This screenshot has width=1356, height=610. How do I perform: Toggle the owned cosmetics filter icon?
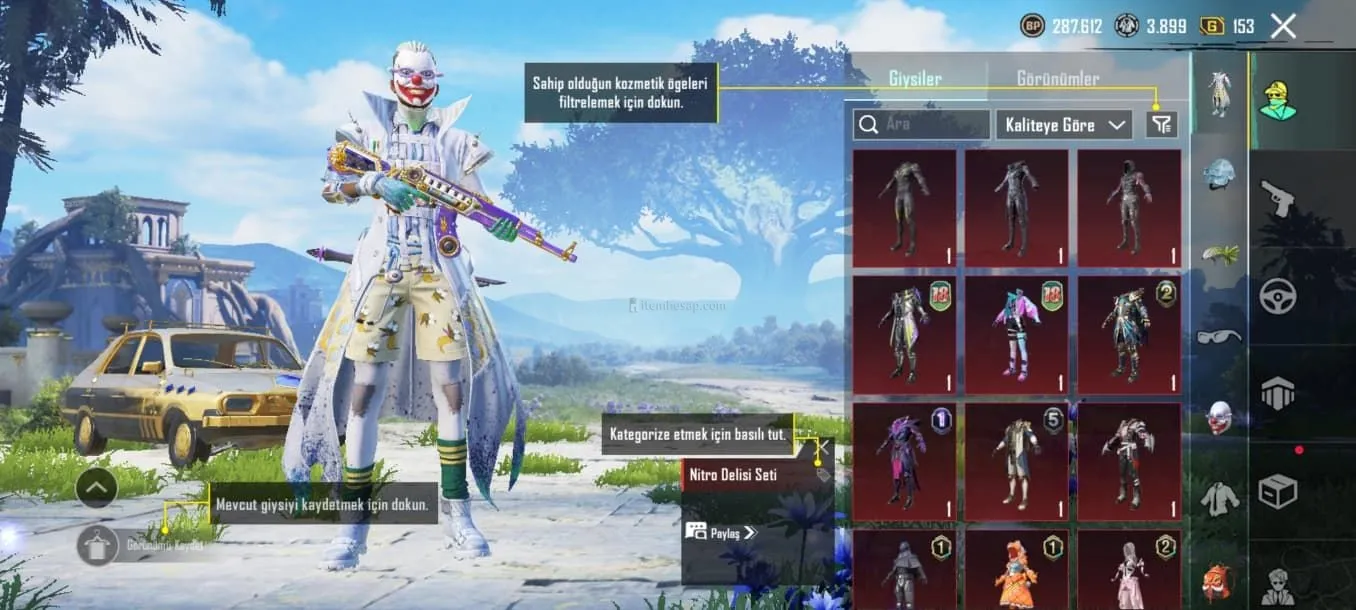(1162, 125)
